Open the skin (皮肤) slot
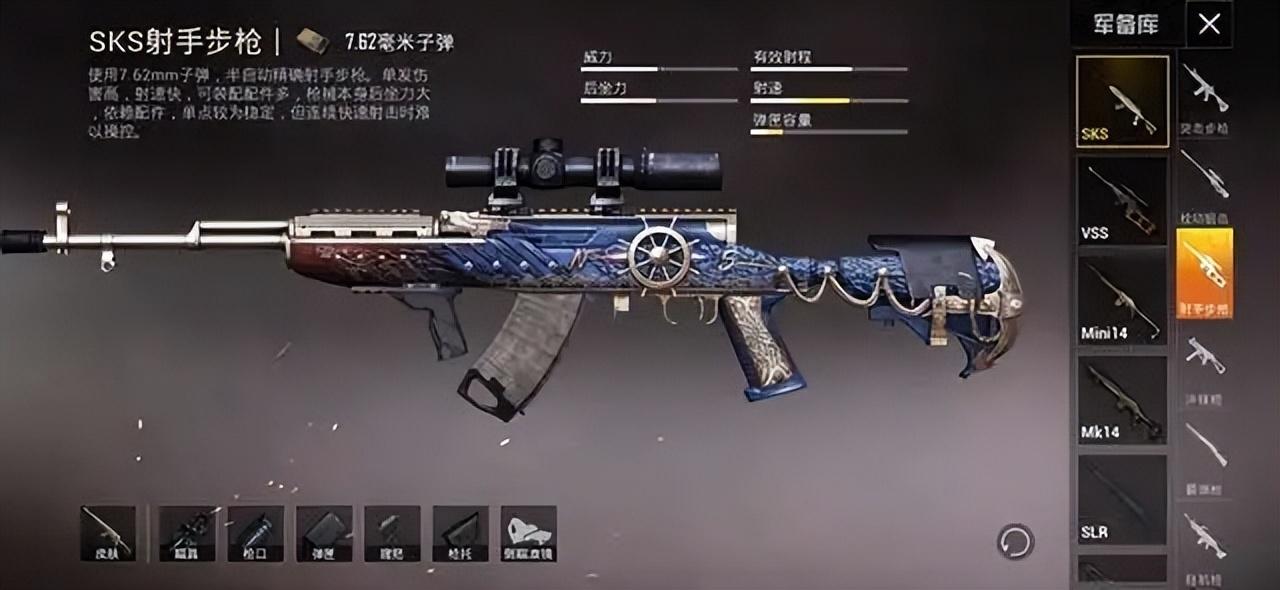The image size is (1280, 590). pyautogui.click(x=108, y=533)
